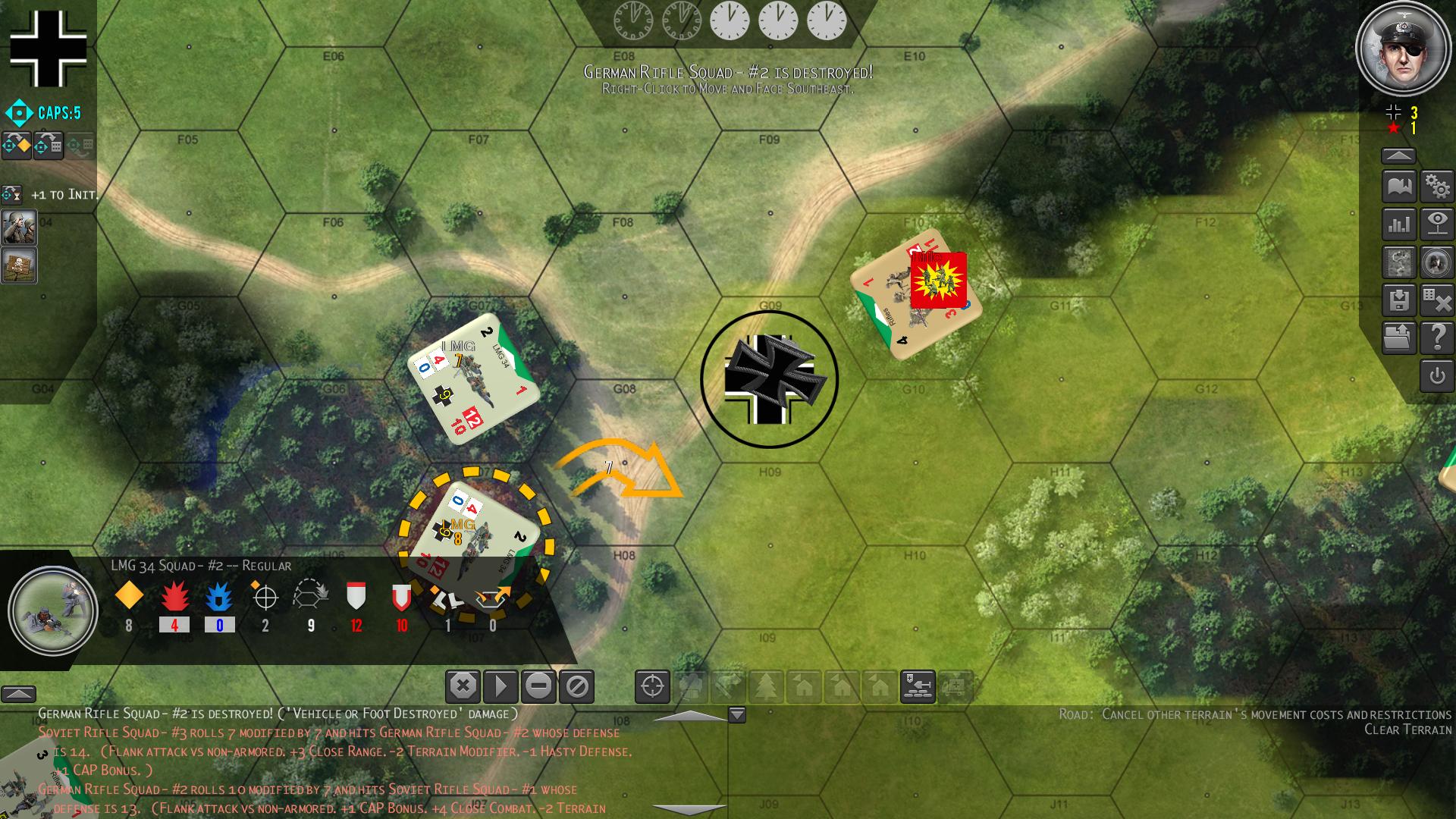Viewport: 1456px width, 819px height.
Task: Open the statistics bar chart panel
Action: (x=1399, y=225)
